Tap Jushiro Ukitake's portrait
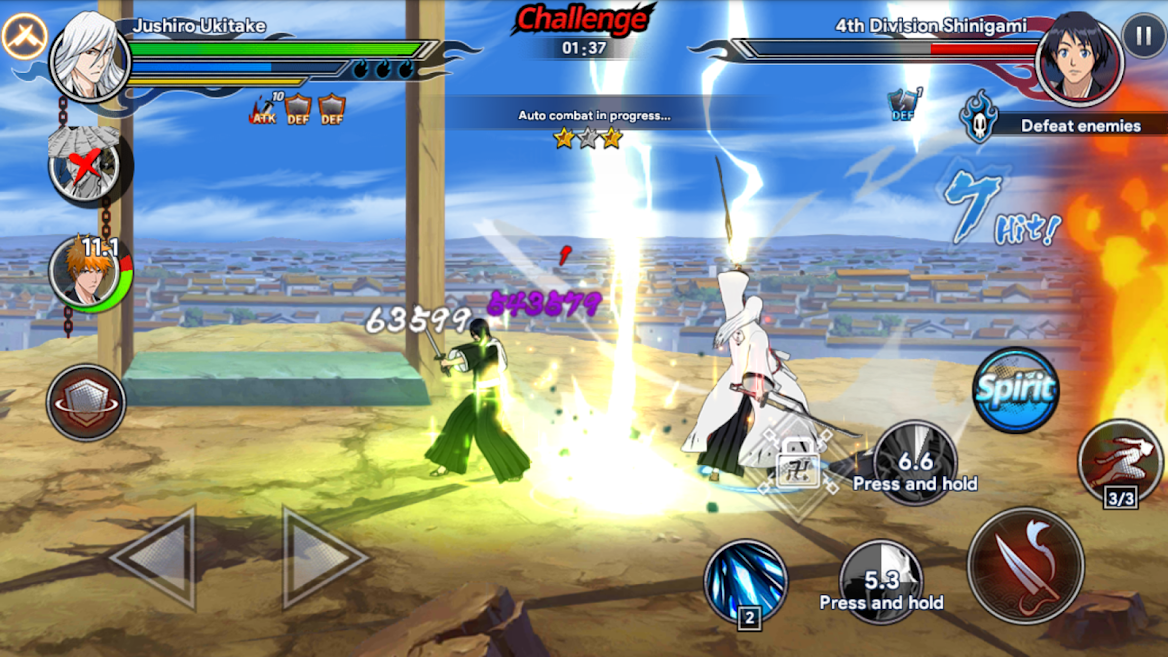The height and width of the screenshot is (657, 1168). [x=89, y=57]
